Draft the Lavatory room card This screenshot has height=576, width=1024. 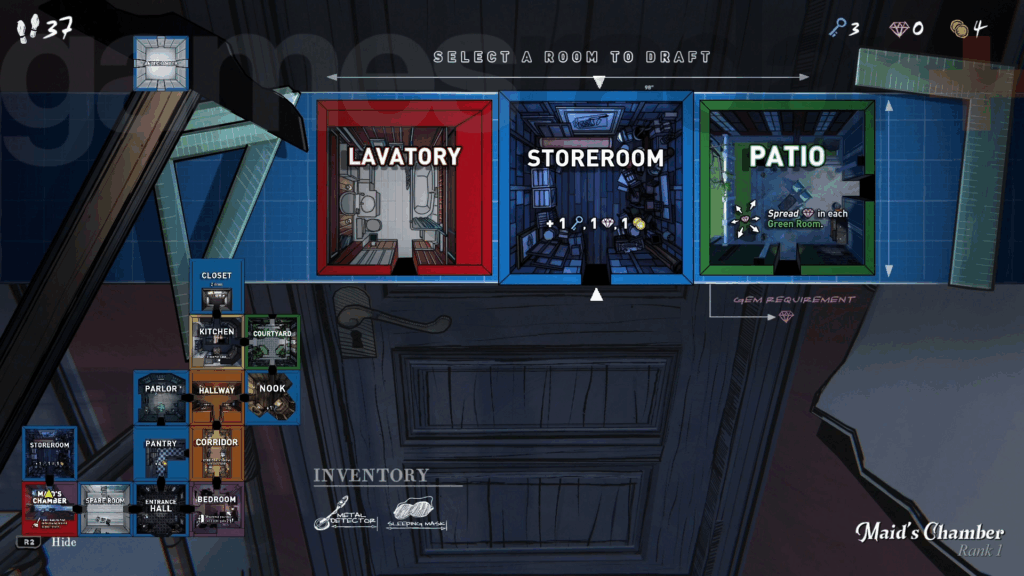click(405, 188)
